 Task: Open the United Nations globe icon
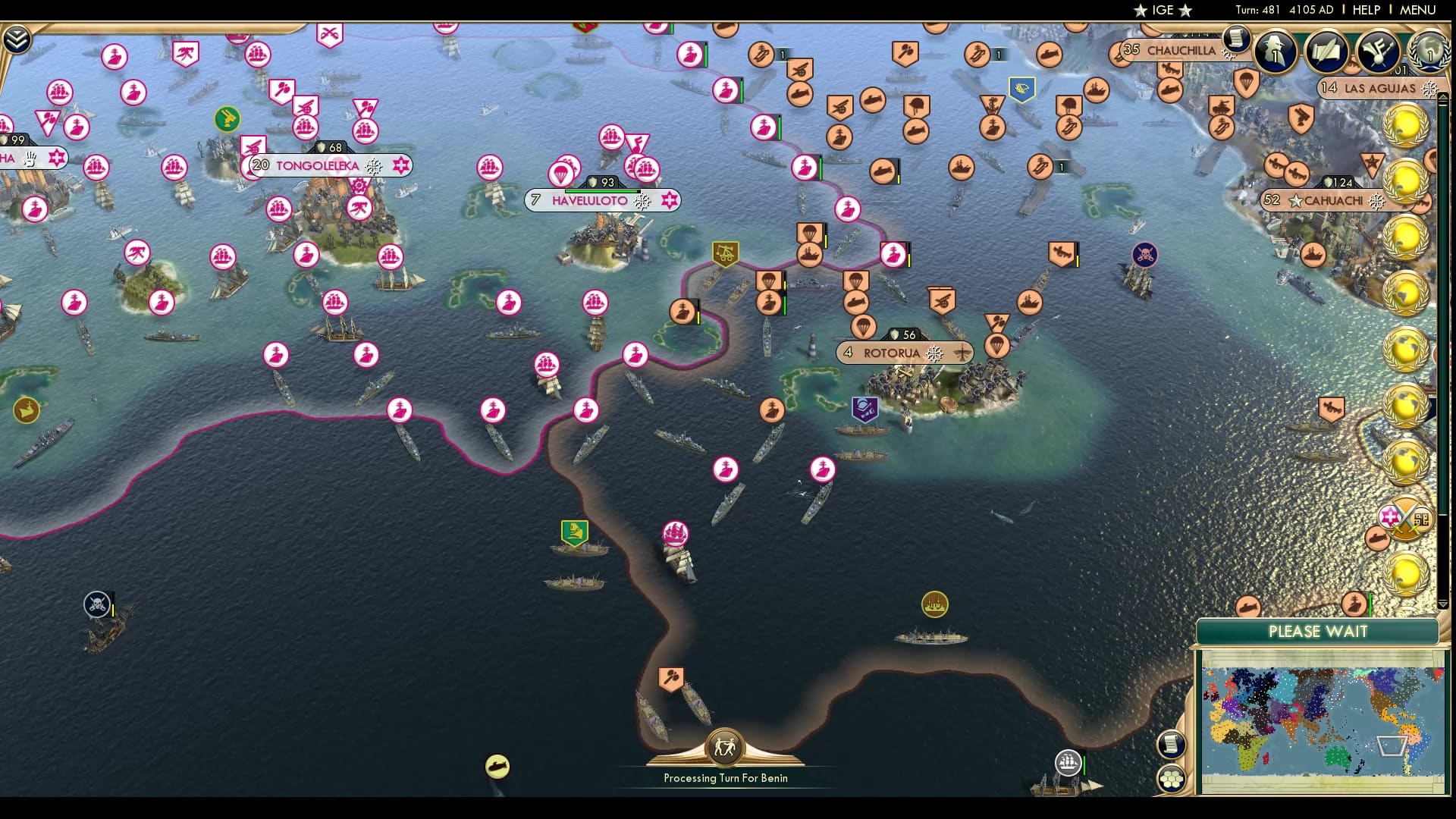pyautogui.click(x=1430, y=53)
